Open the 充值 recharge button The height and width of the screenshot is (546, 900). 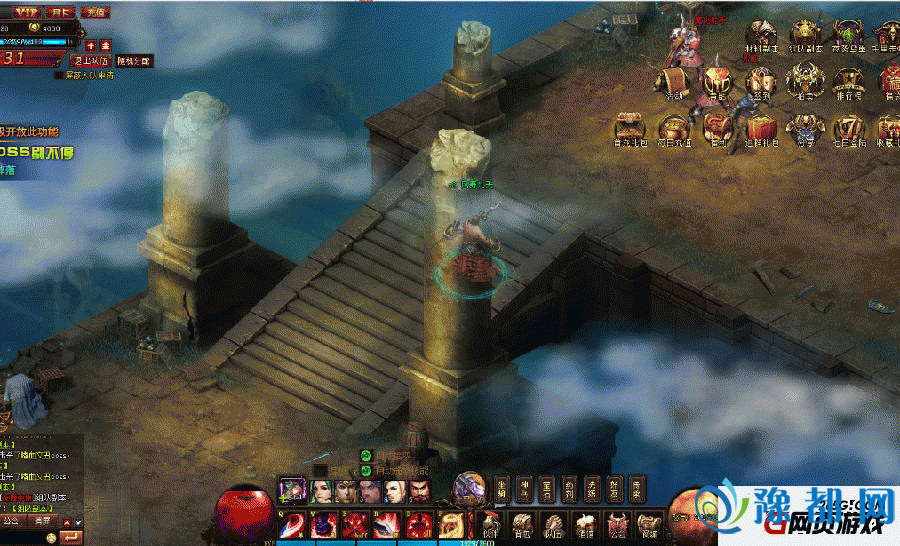tap(95, 12)
